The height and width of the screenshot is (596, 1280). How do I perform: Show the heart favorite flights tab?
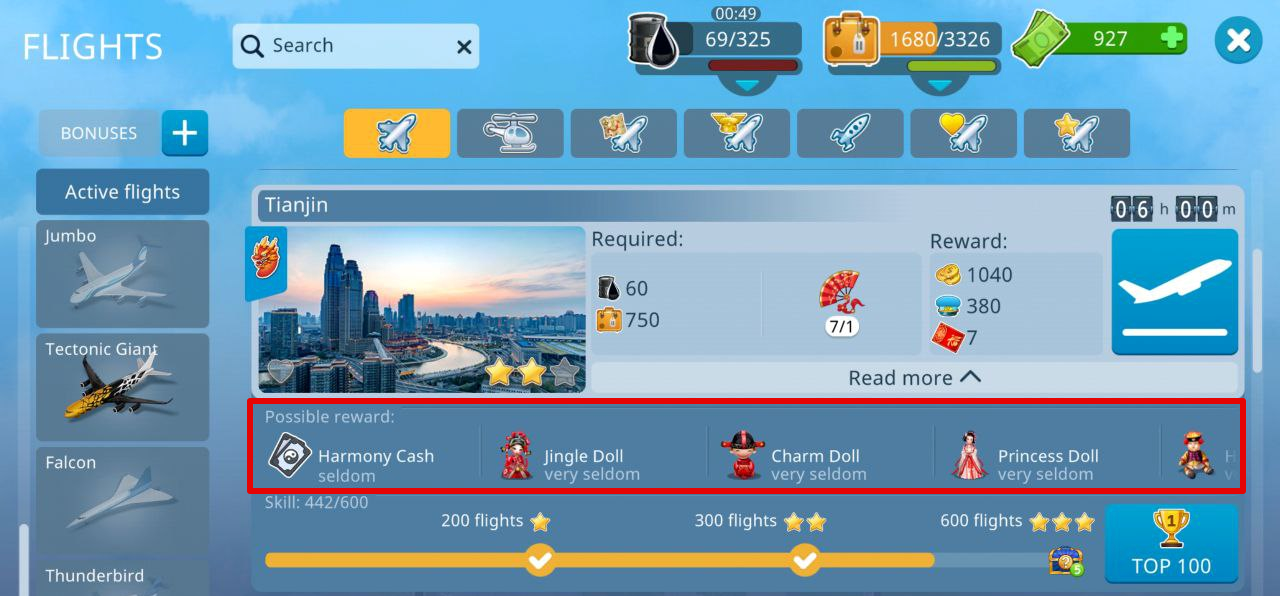963,134
